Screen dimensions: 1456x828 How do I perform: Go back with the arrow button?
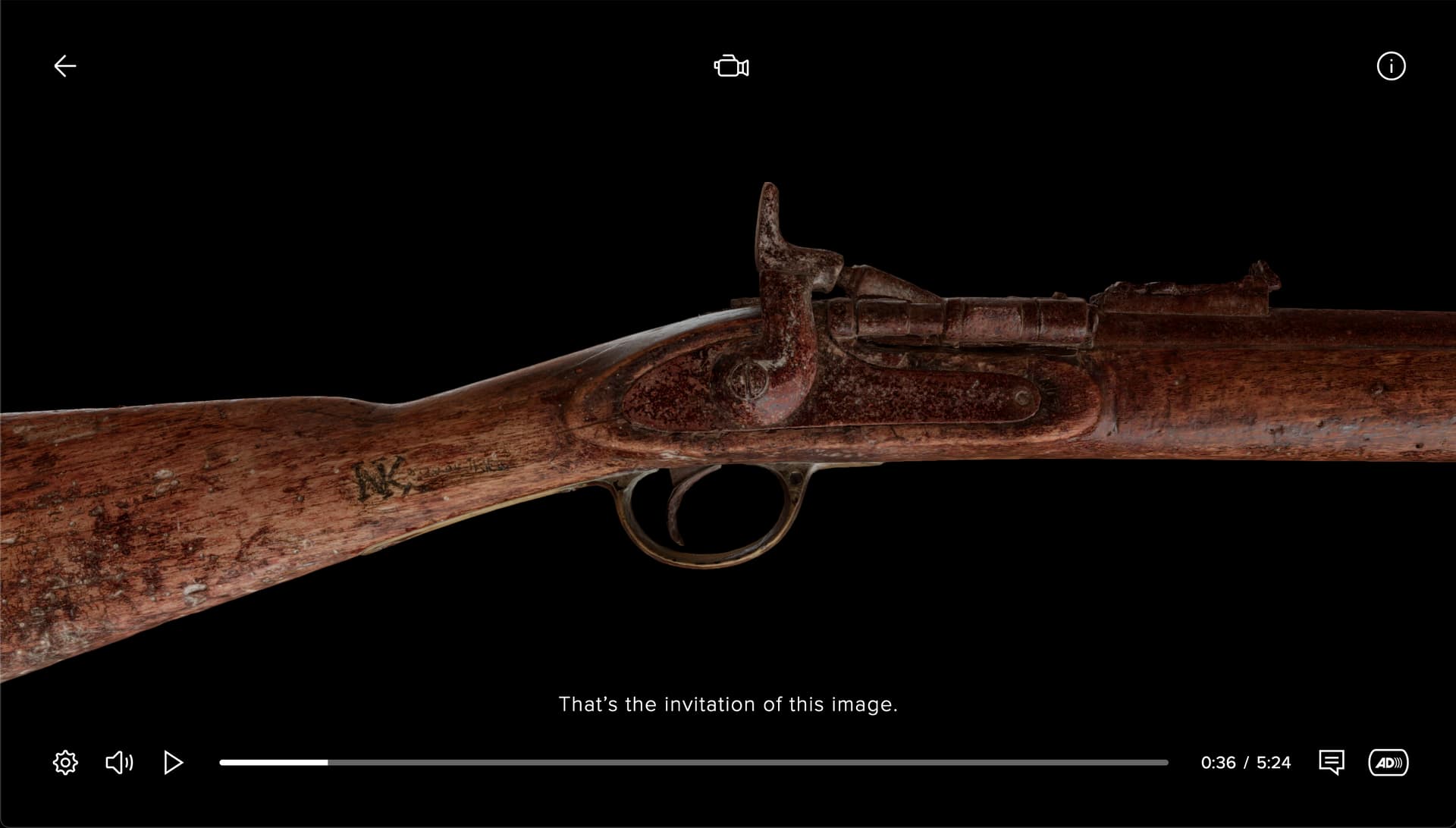(x=65, y=67)
